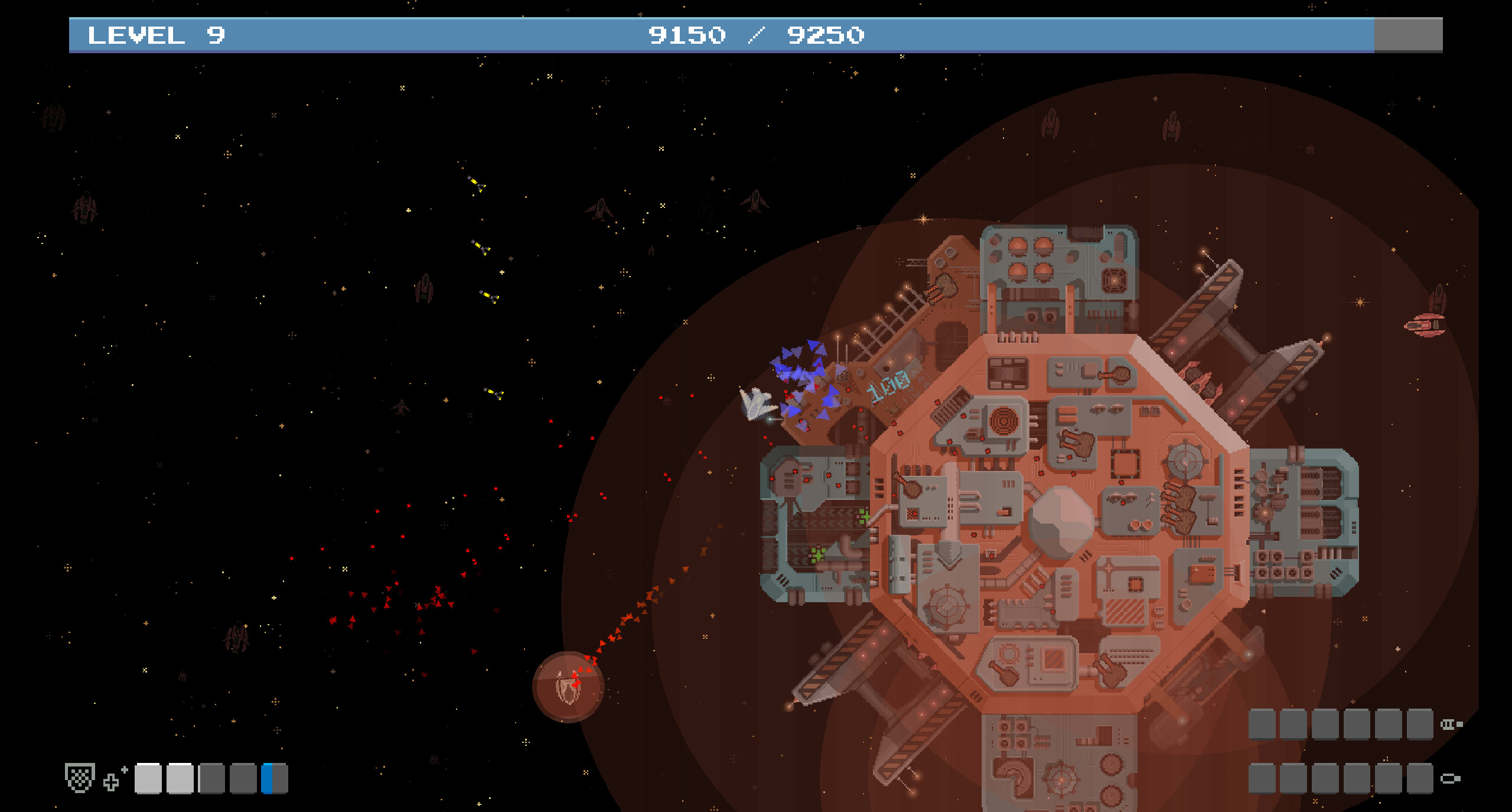Toggle the first white shield pip square

(x=149, y=780)
